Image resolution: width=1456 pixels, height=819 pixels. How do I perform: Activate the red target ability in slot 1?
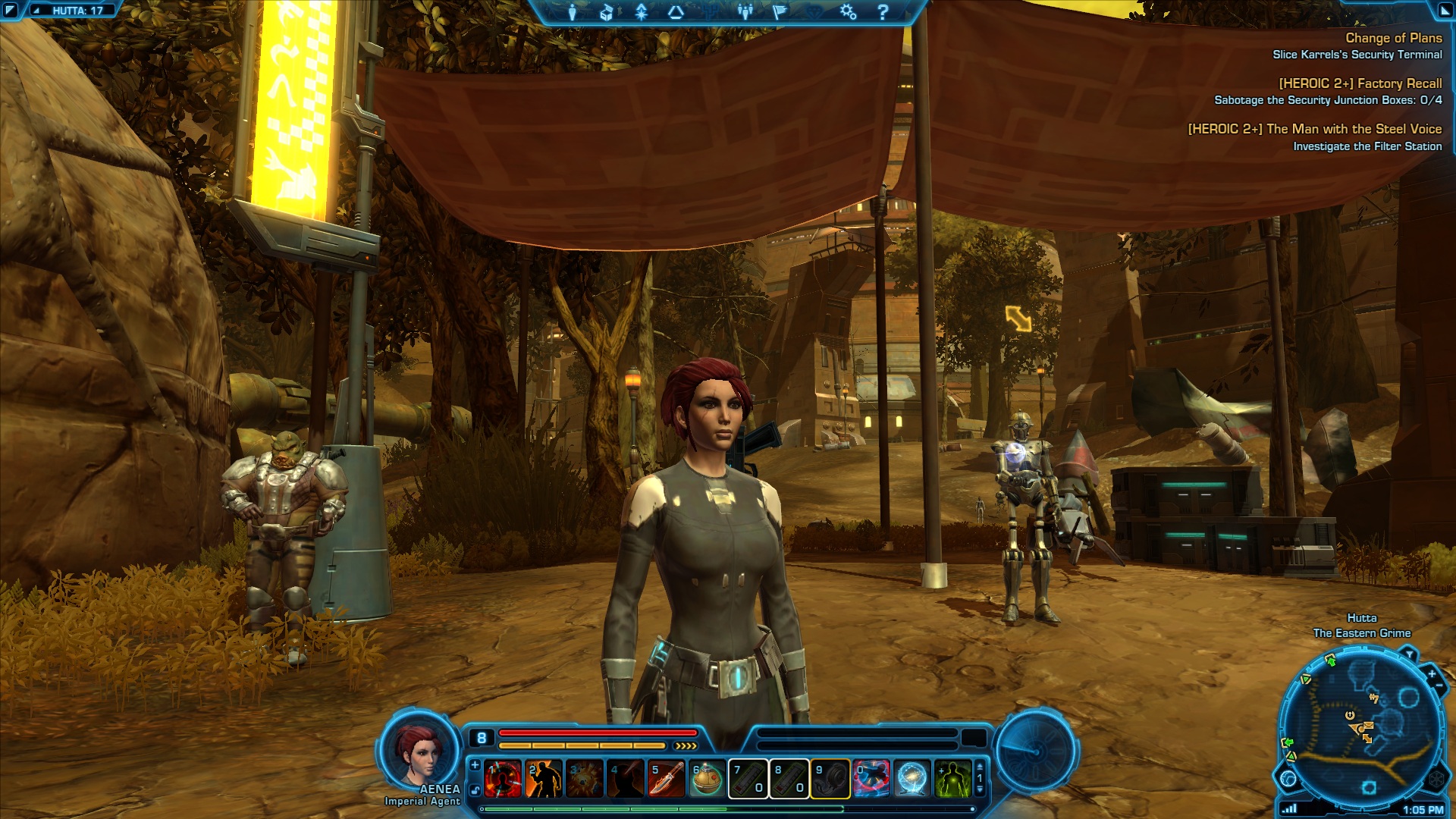[x=504, y=779]
